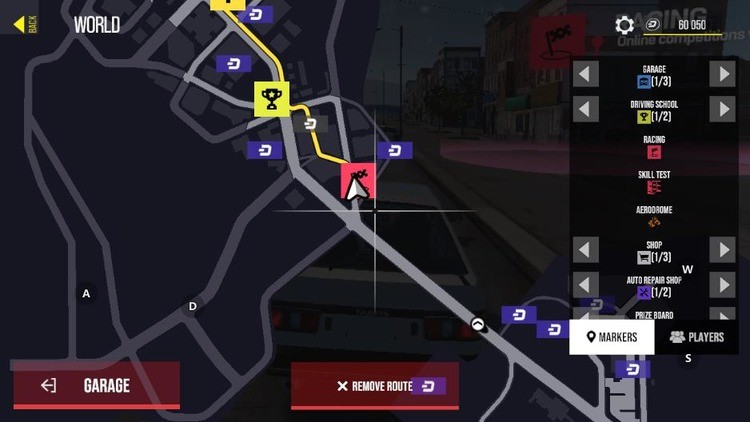Cycle to next Driving School marker
This screenshot has height=422, width=750.
coord(723,109)
